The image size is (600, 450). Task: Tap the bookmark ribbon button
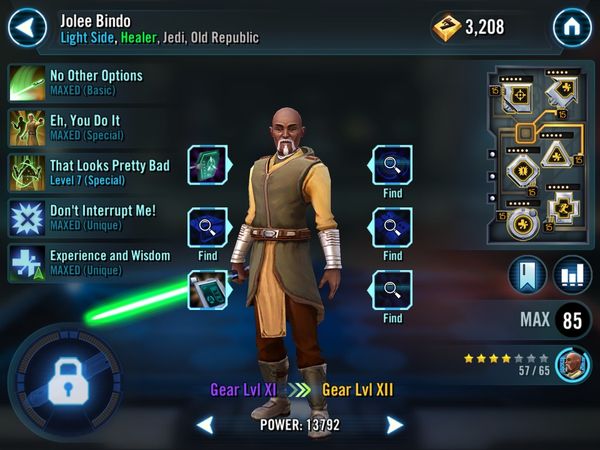[528, 276]
